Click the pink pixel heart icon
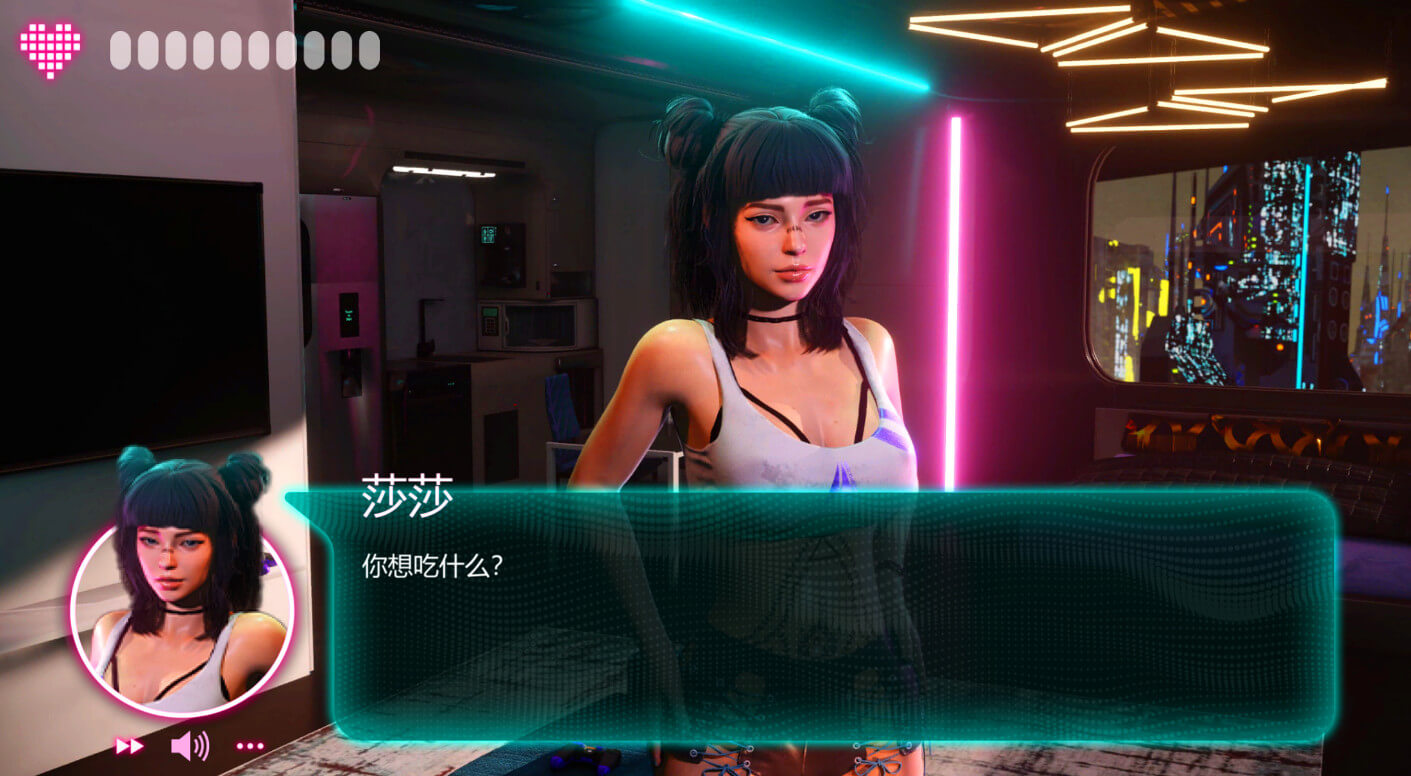The width and height of the screenshot is (1411, 776). tap(50, 48)
